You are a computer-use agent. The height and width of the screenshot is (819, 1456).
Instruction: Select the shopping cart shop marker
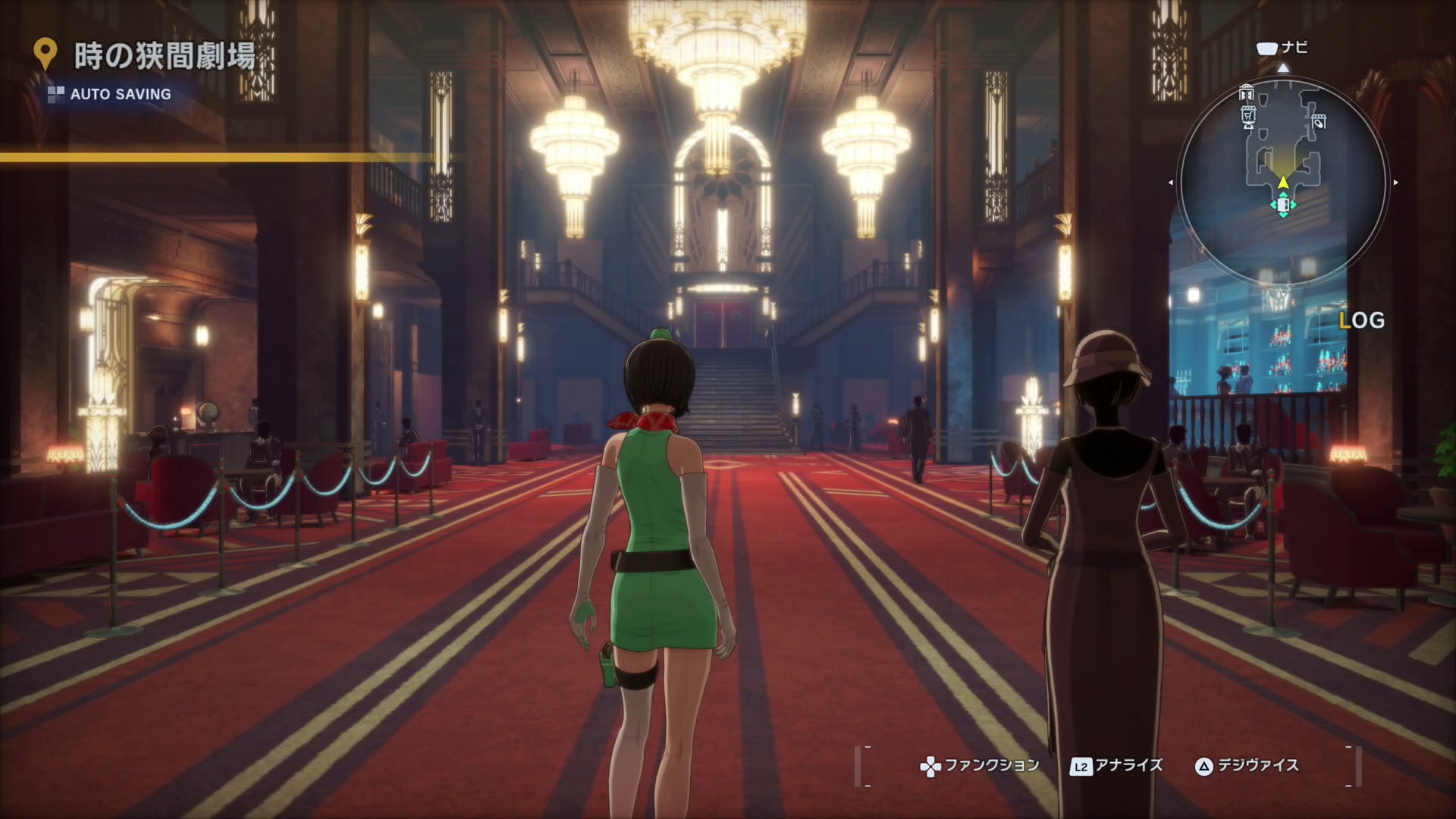click(1247, 116)
